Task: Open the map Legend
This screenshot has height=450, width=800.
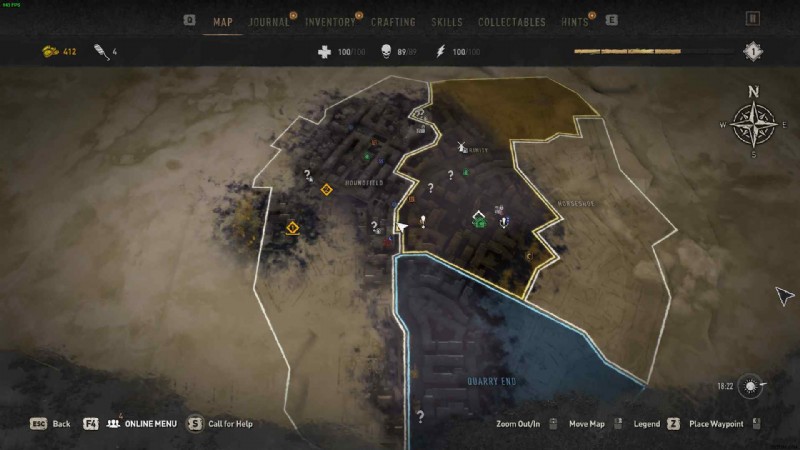Action: coord(646,424)
